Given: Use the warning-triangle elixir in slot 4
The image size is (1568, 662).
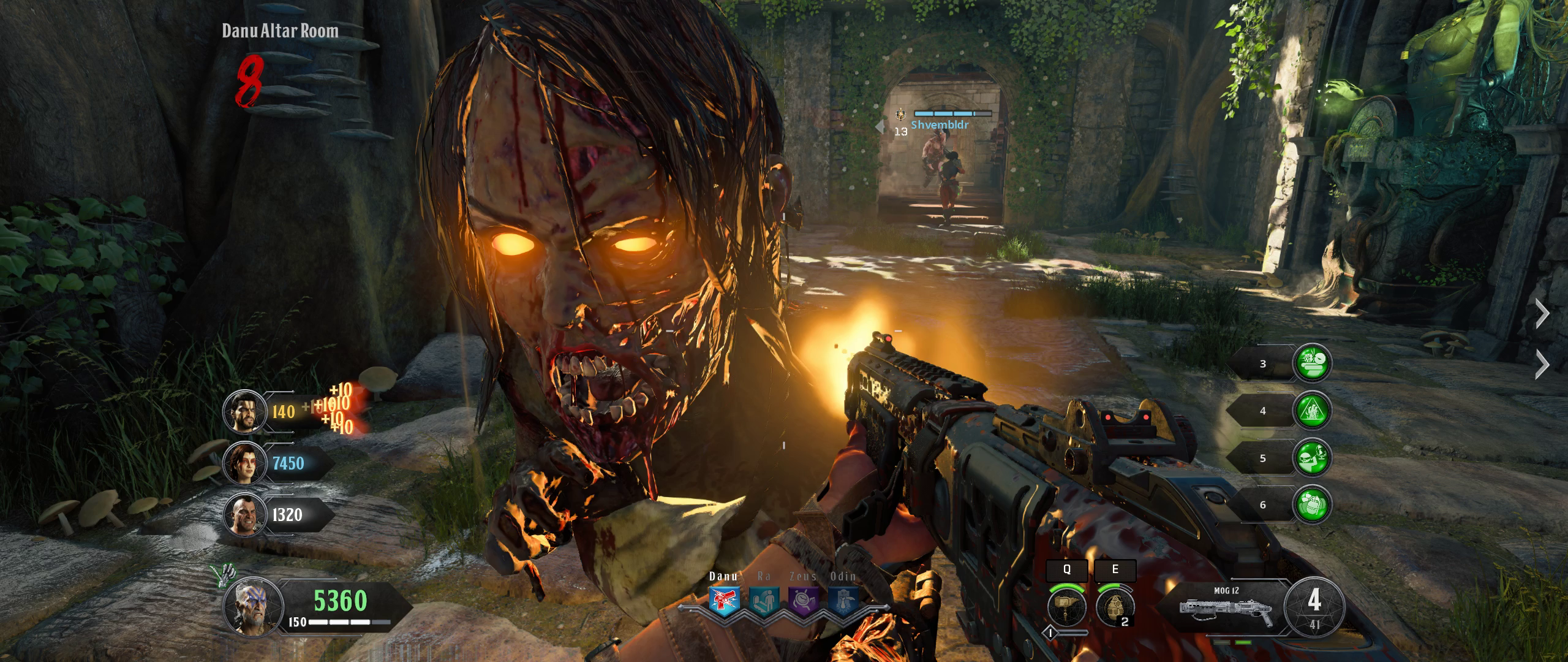Looking at the screenshot, I should (x=1311, y=411).
